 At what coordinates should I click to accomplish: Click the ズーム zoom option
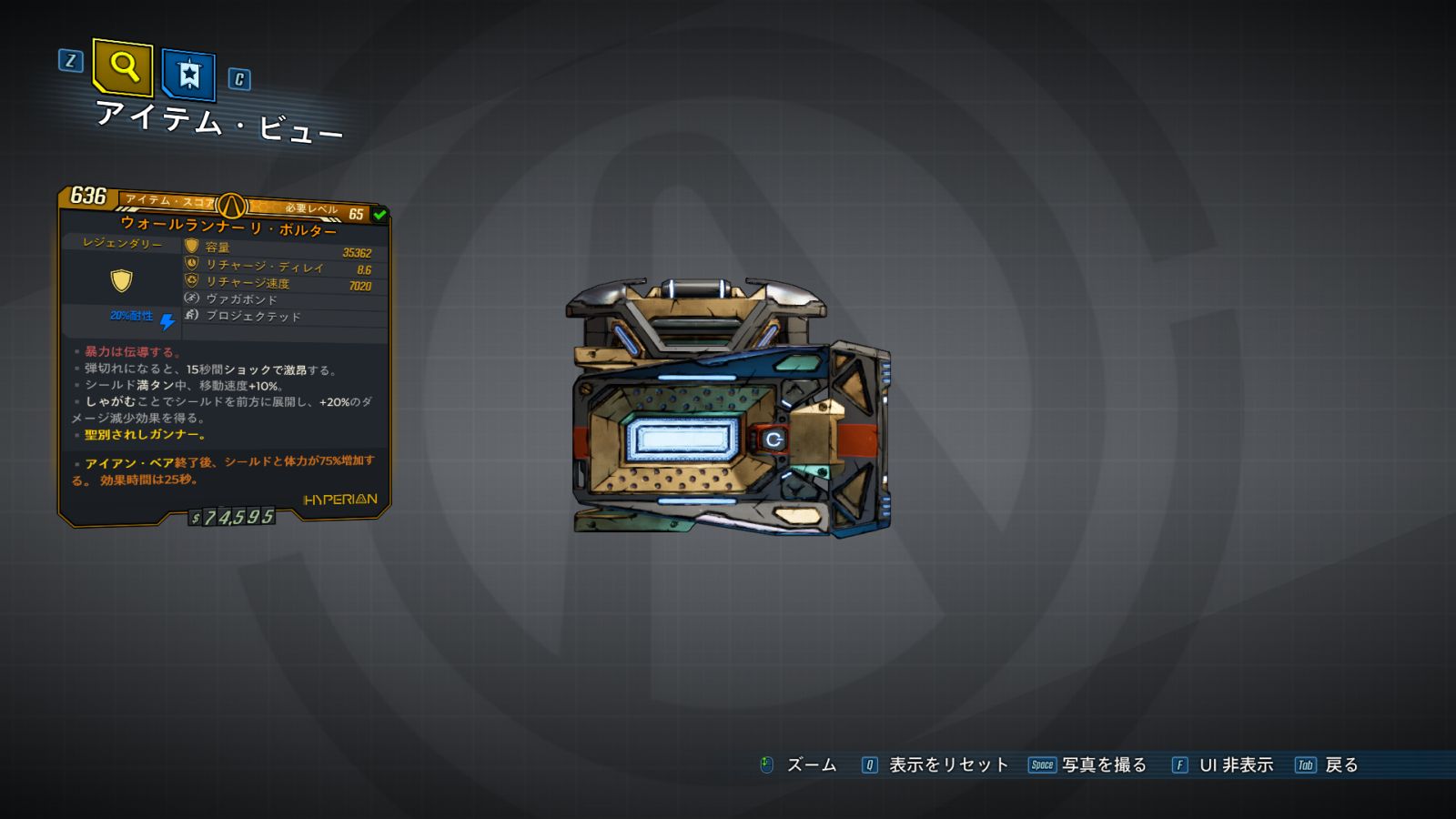coord(810,765)
